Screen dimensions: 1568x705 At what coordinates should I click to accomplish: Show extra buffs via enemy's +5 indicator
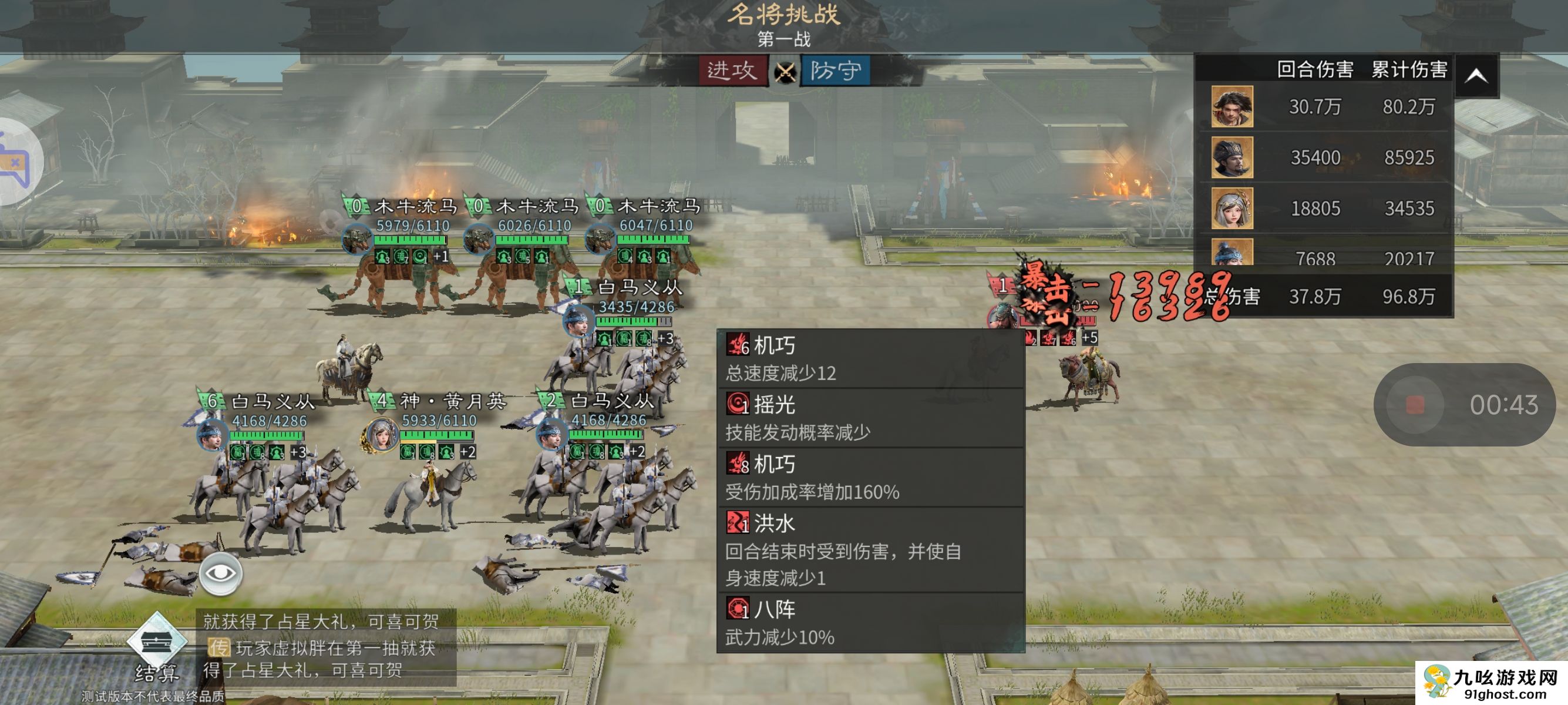(x=1089, y=338)
